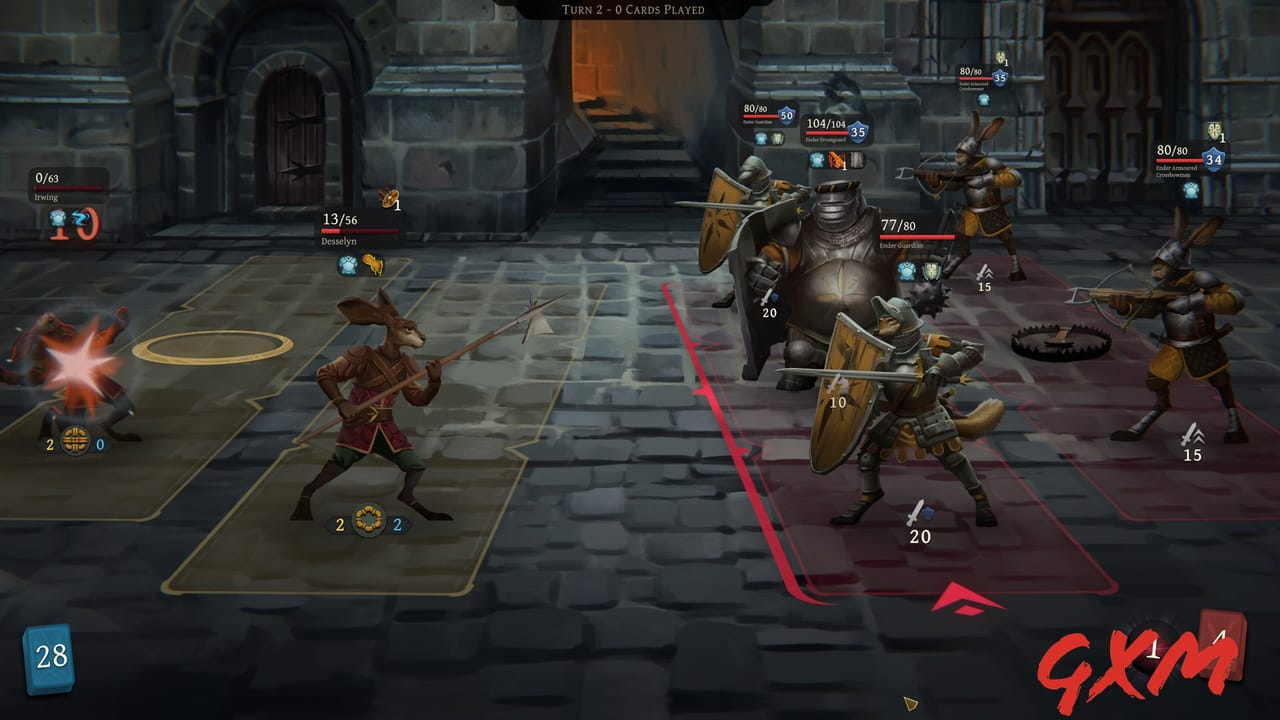Click Irwing's round gold emblem badge

click(75, 443)
